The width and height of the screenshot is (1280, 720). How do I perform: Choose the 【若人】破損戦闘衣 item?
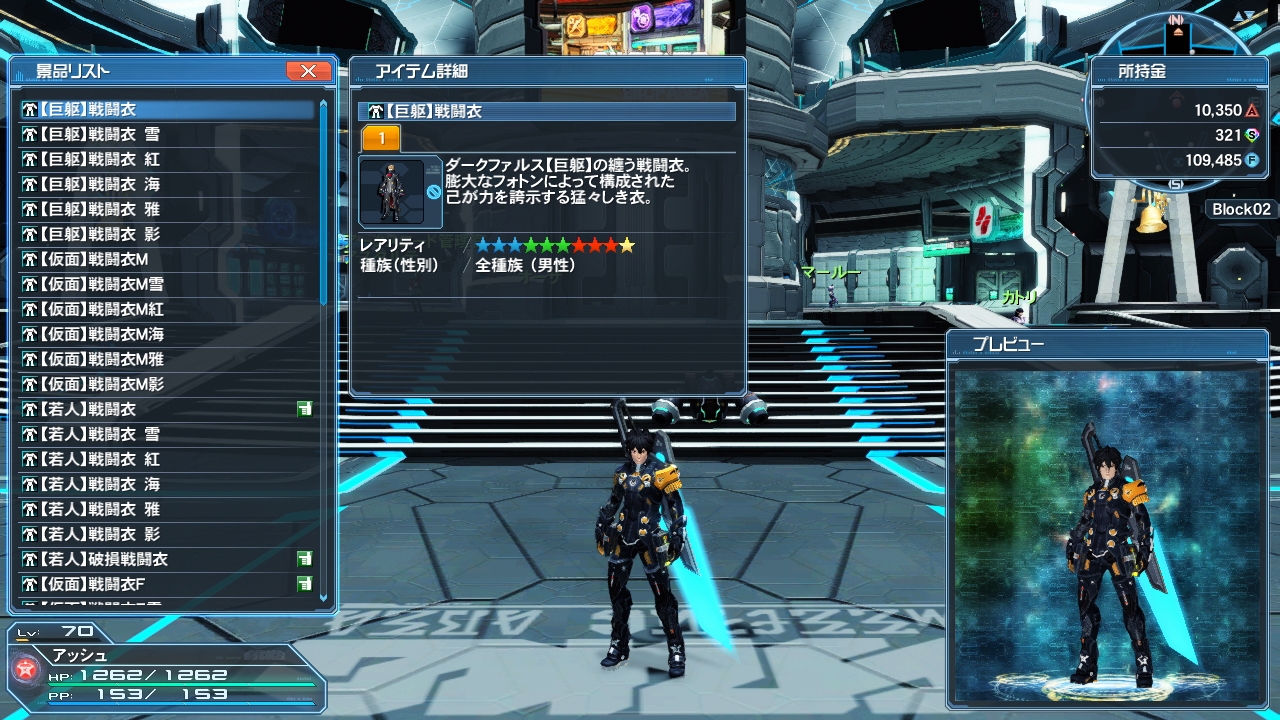pos(104,559)
